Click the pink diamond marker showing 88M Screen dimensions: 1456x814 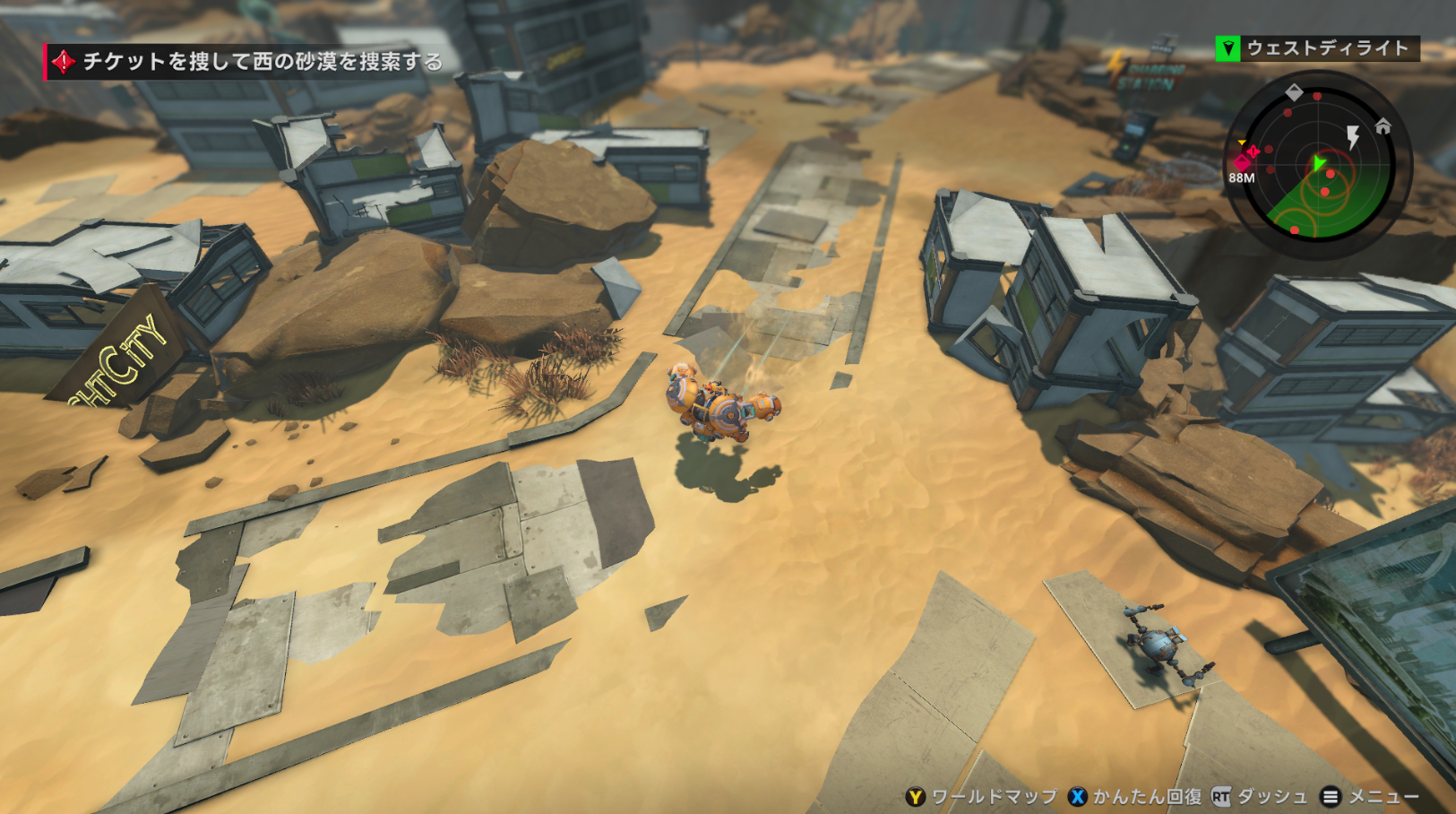click(x=1242, y=163)
